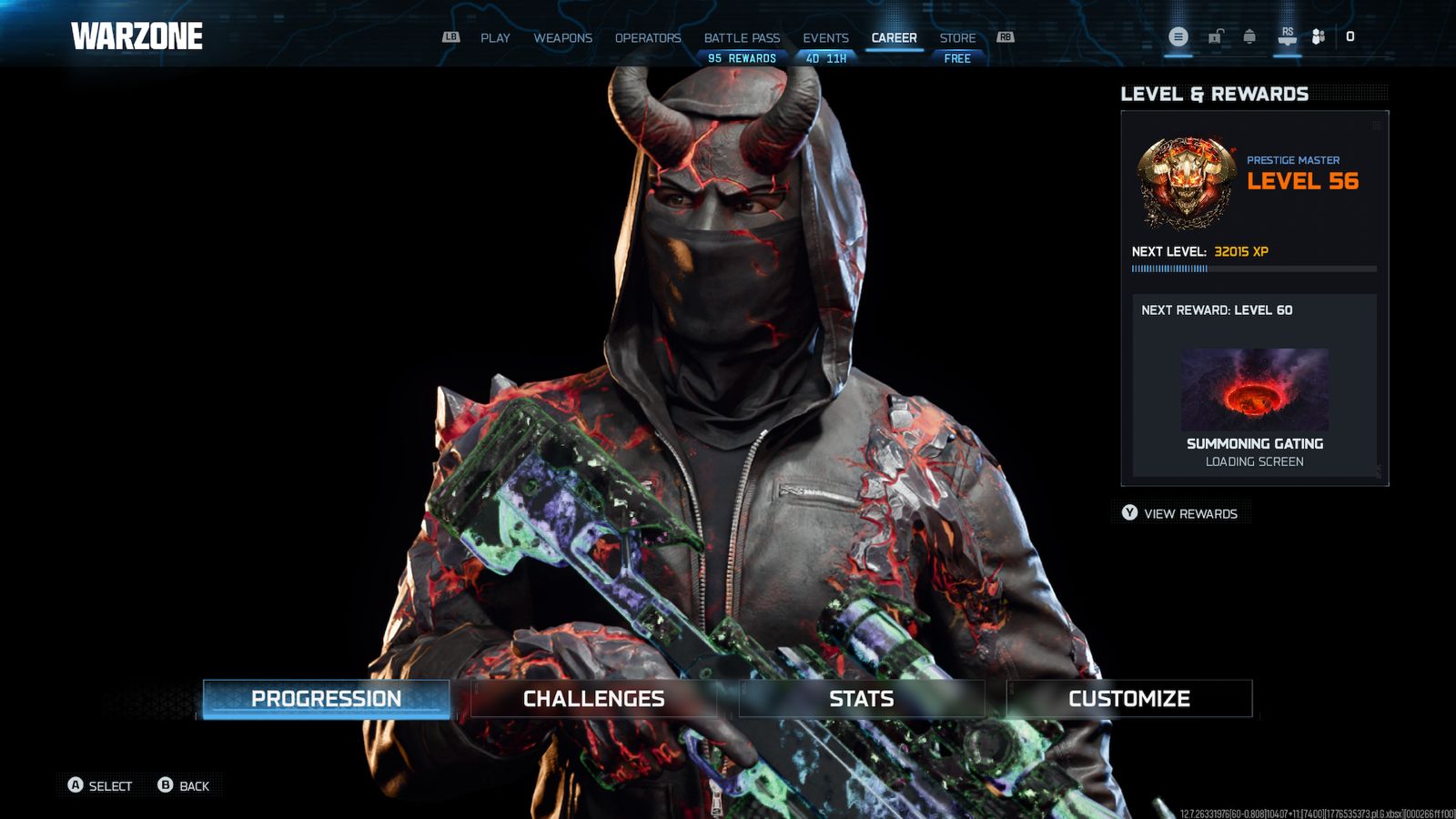The width and height of the screenshot is (1456, 819).
Task: Select the Progression menu button
Action: [x=326, y=699]
